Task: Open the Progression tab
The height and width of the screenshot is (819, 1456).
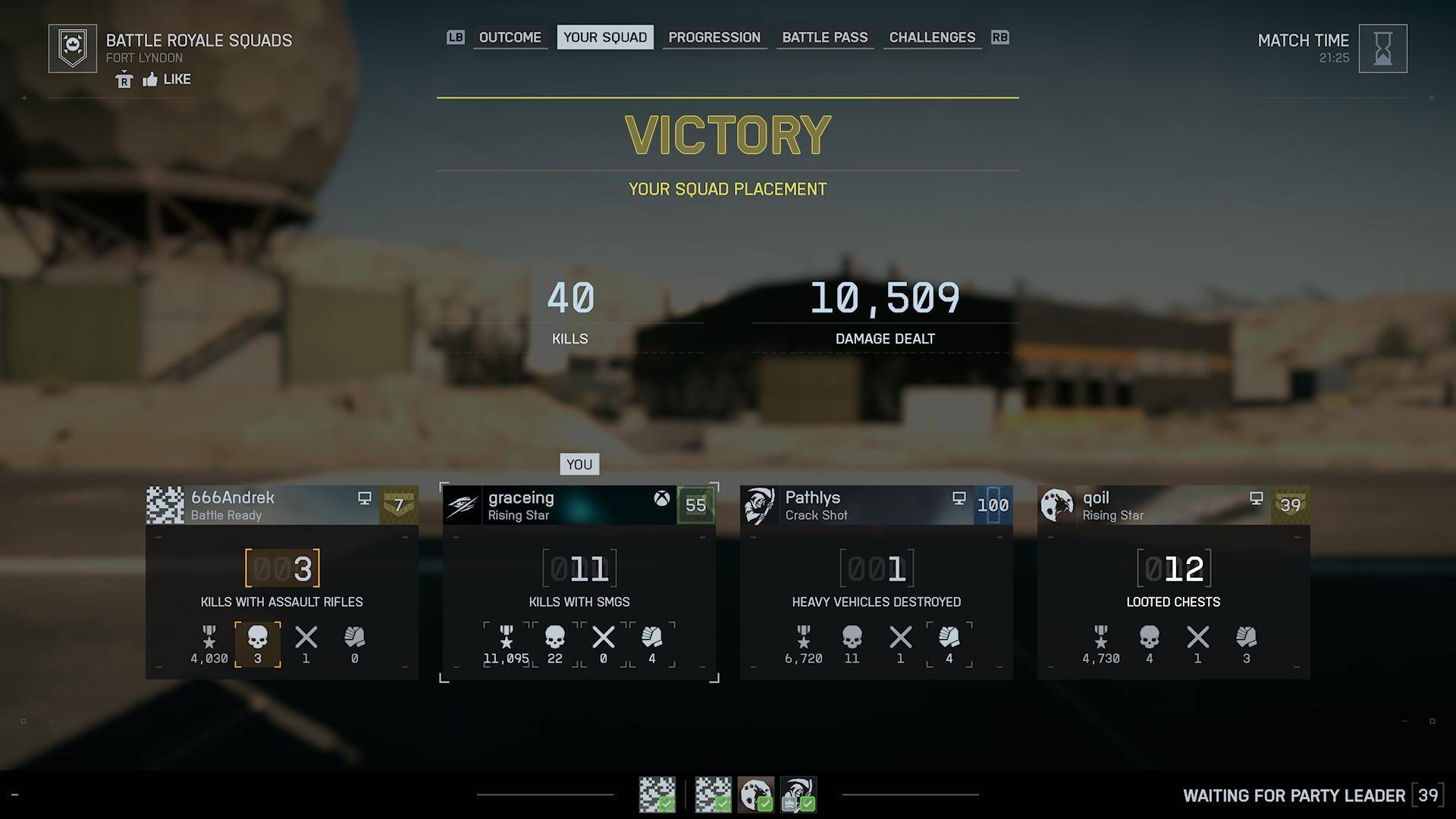Action: (714, 37)
